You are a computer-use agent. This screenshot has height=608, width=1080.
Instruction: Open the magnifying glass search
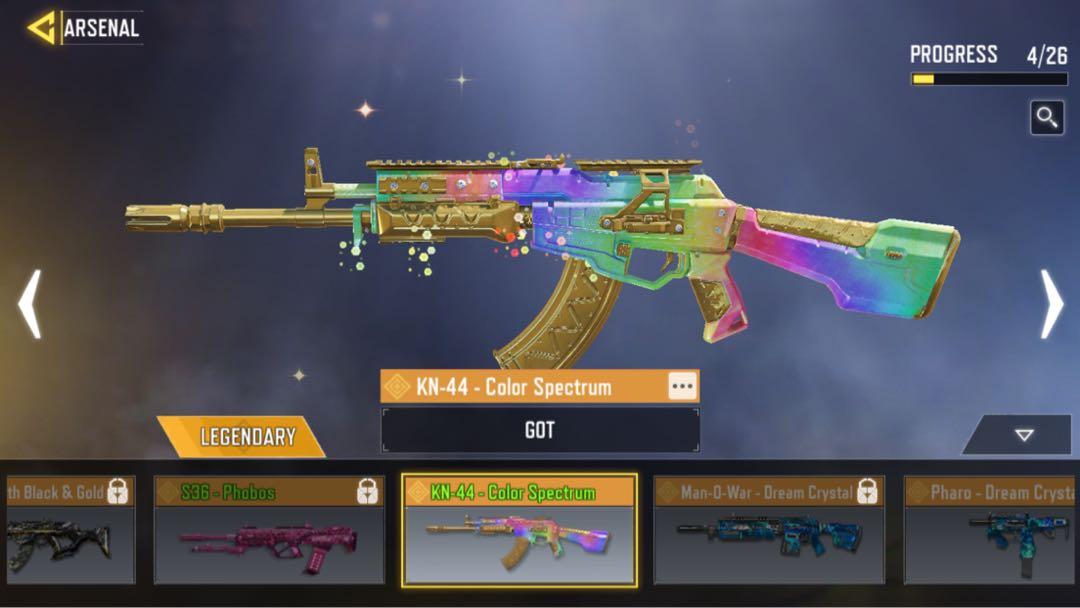pyautogui.click(x=1047, y=118)
